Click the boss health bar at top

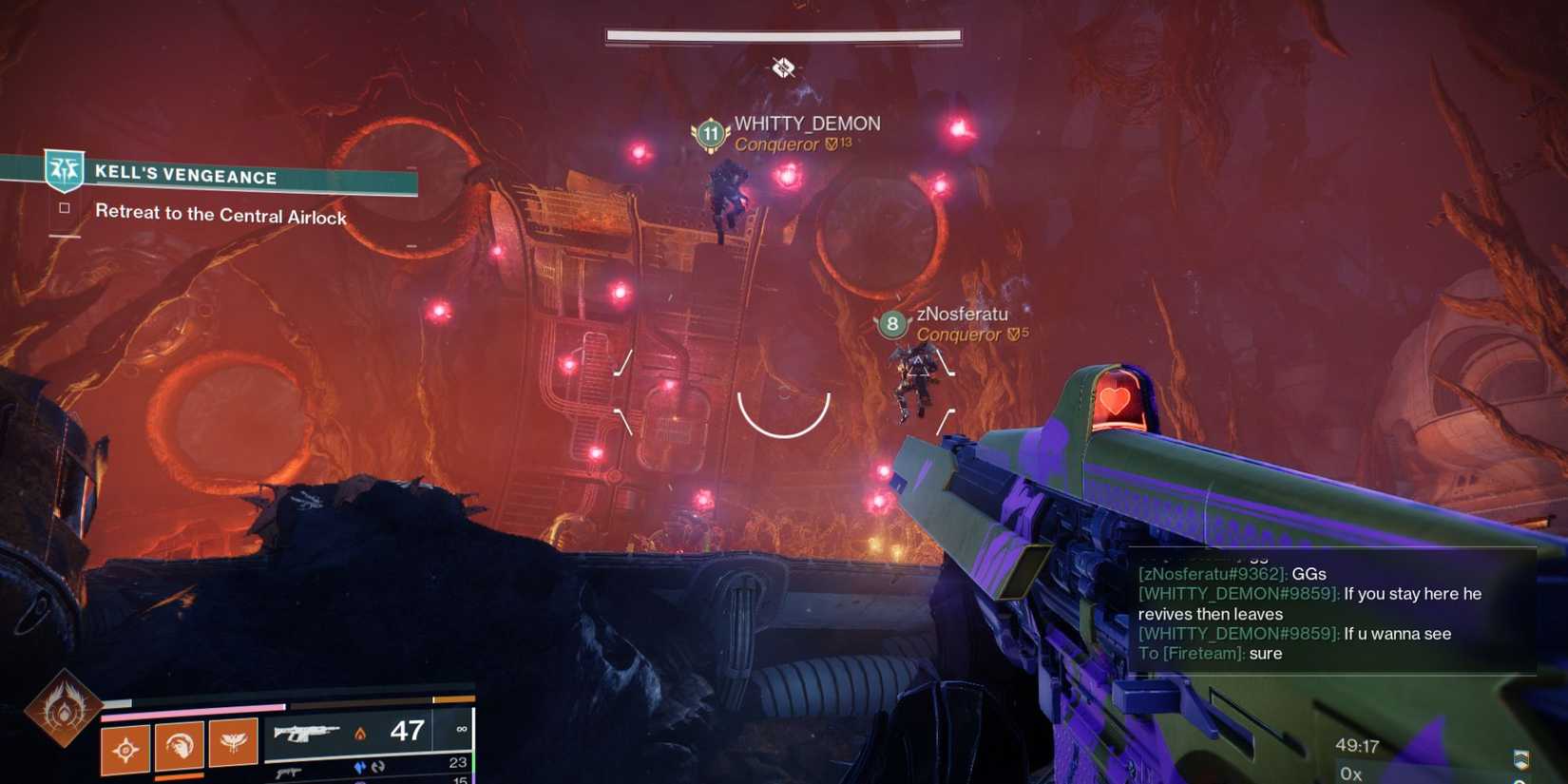(781, 34)
